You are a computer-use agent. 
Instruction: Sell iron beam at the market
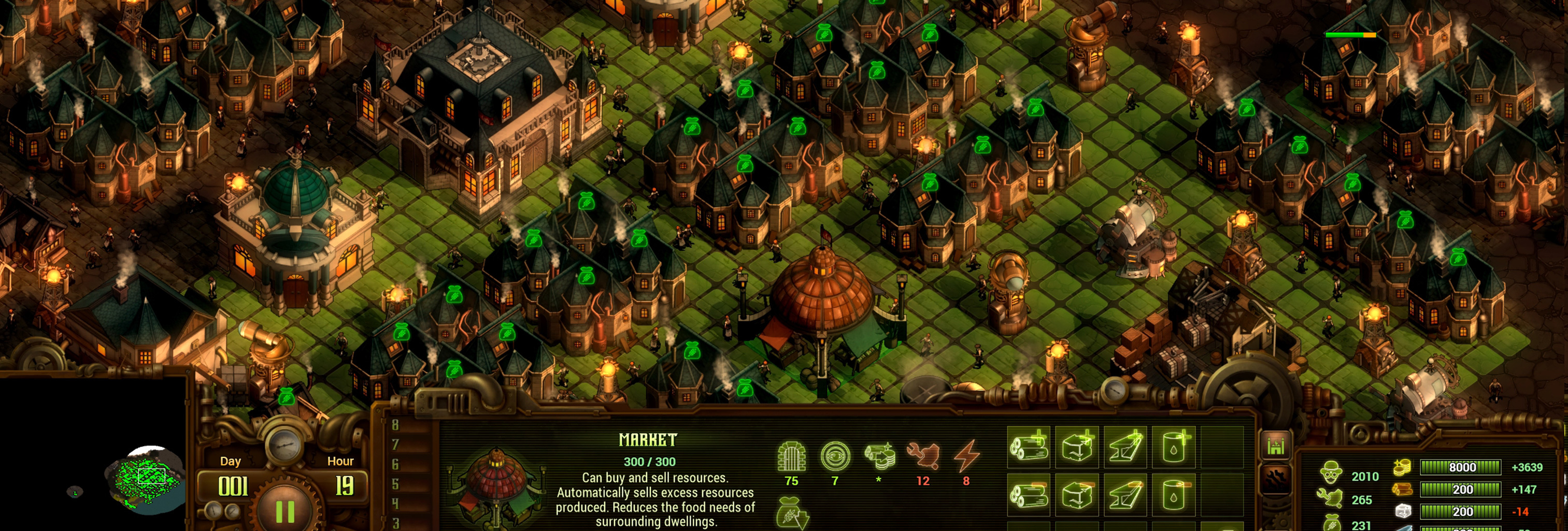coord(1125,495)
